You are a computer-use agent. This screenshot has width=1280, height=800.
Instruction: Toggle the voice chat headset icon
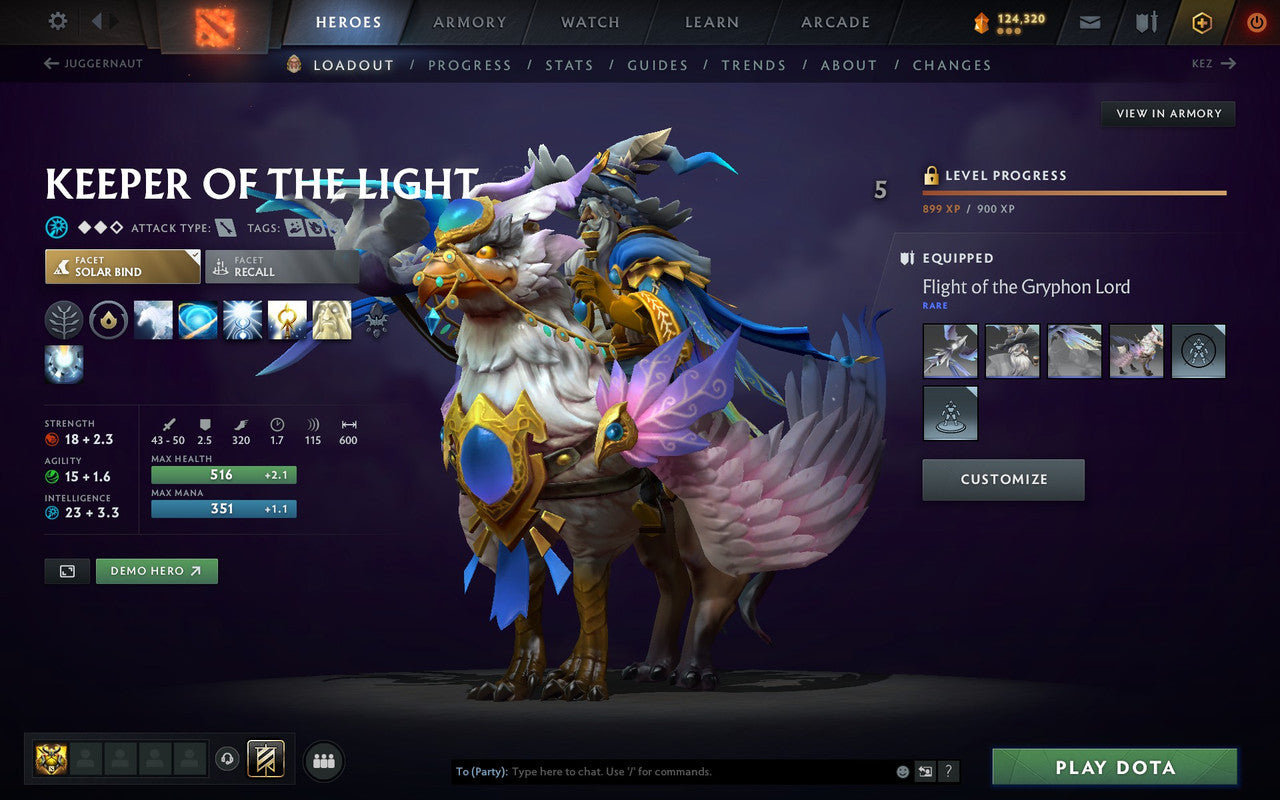228,760
